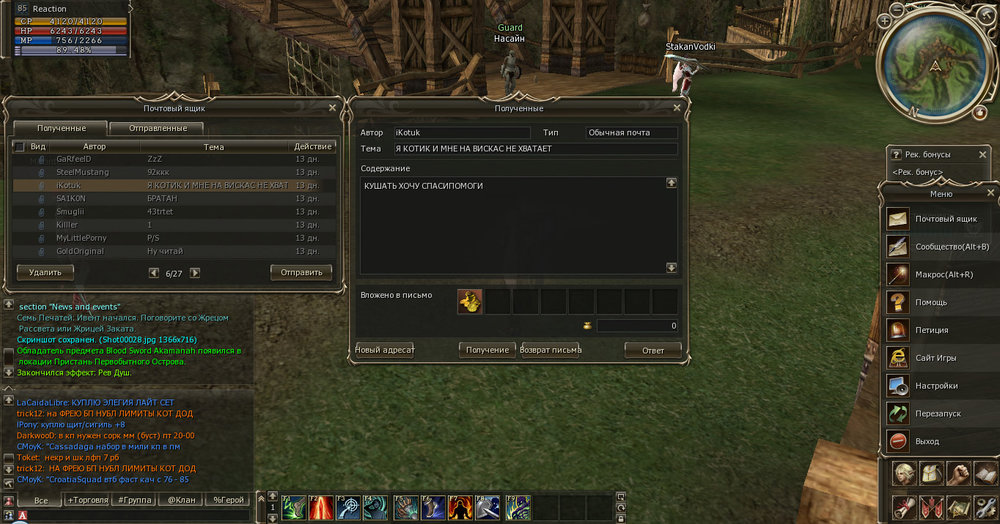Image resolution: width=1000 pixels, height=524 pixels.
Task: Go to the next mail page arrow
Action: (x=195, y=272)
